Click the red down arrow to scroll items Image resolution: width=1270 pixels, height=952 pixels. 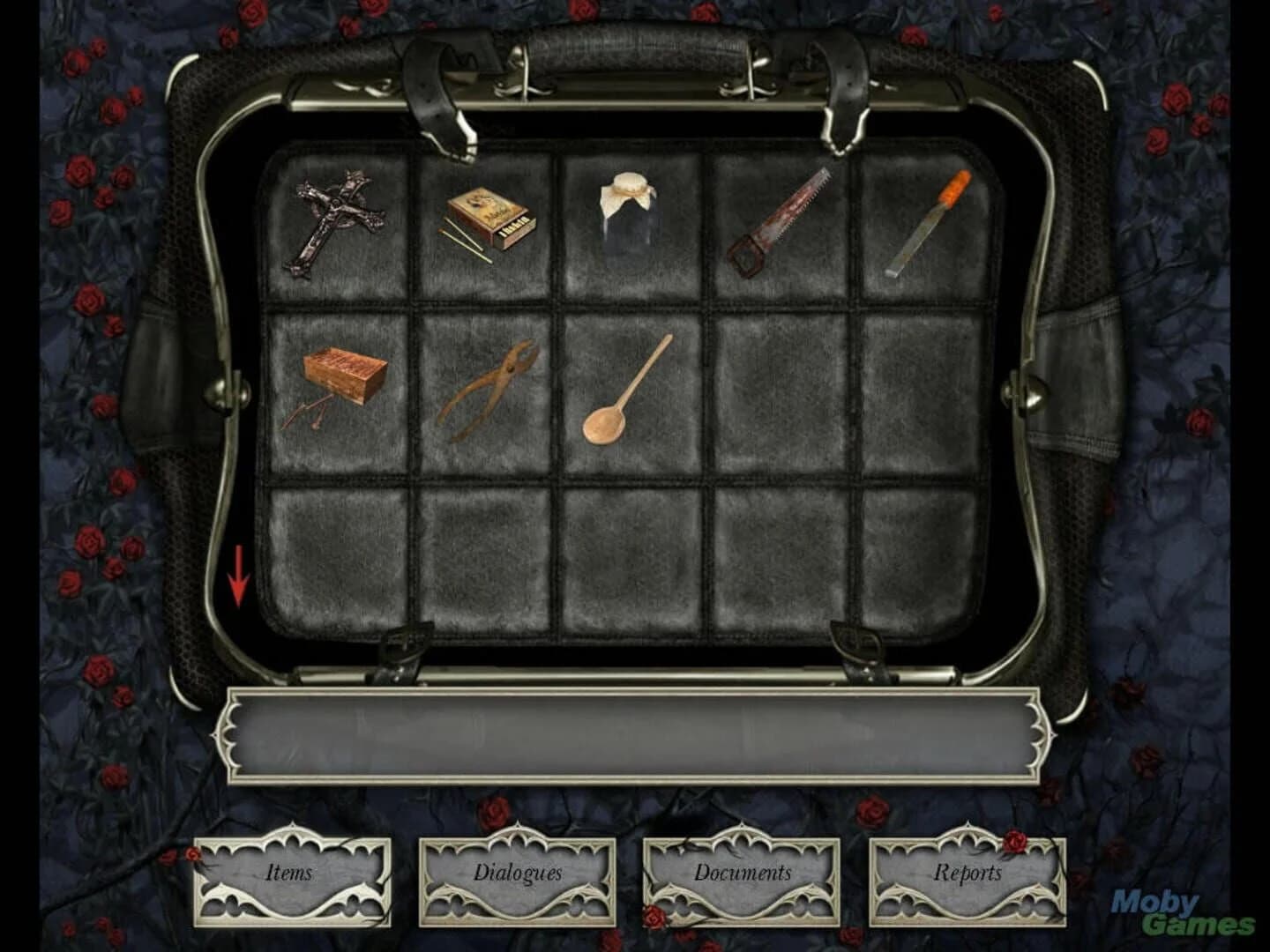(x=239, y=573)
